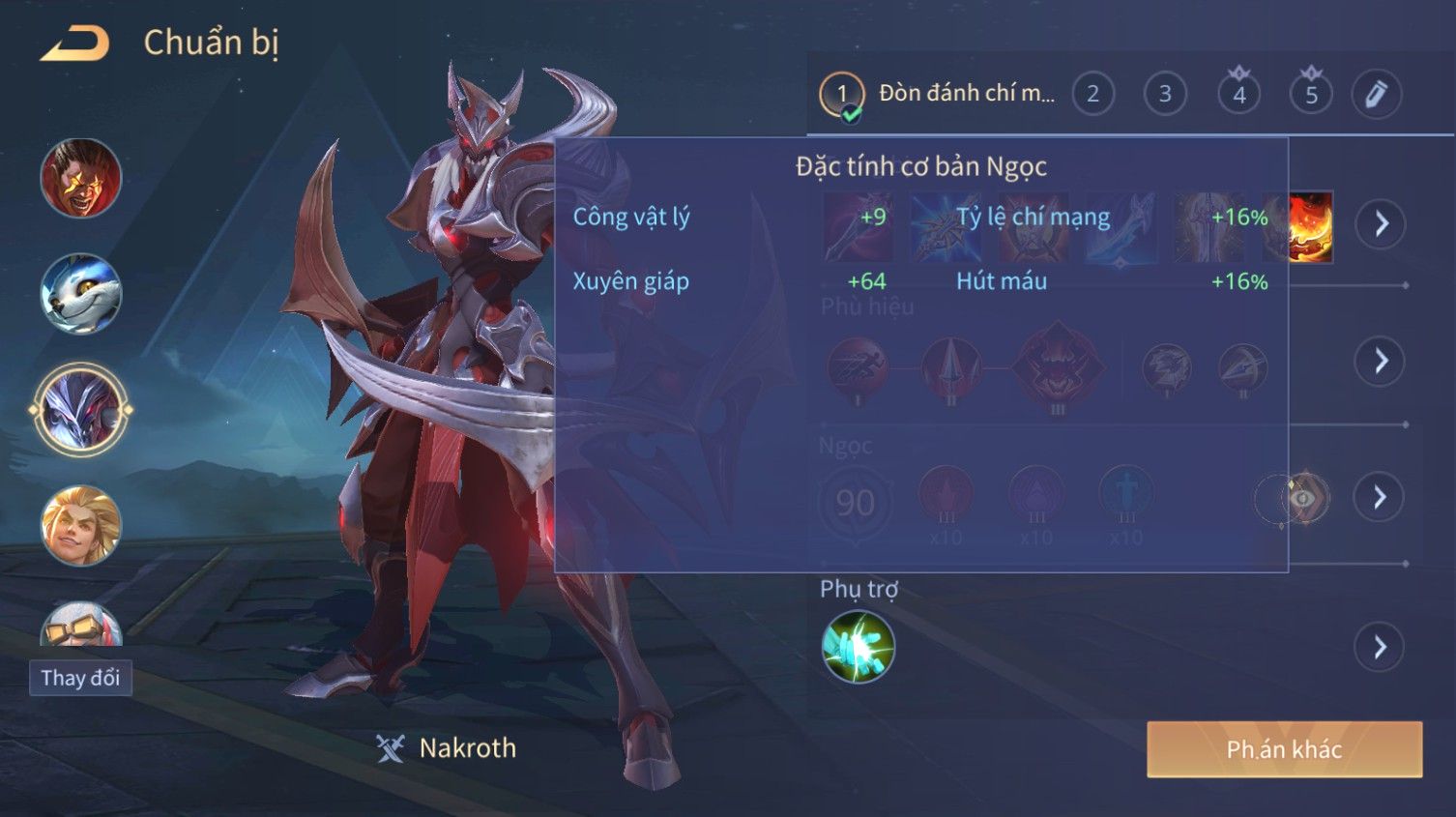Switch to preset tab 3
The width and height of the screenshot is (1456, 817).
(1165, 94)
